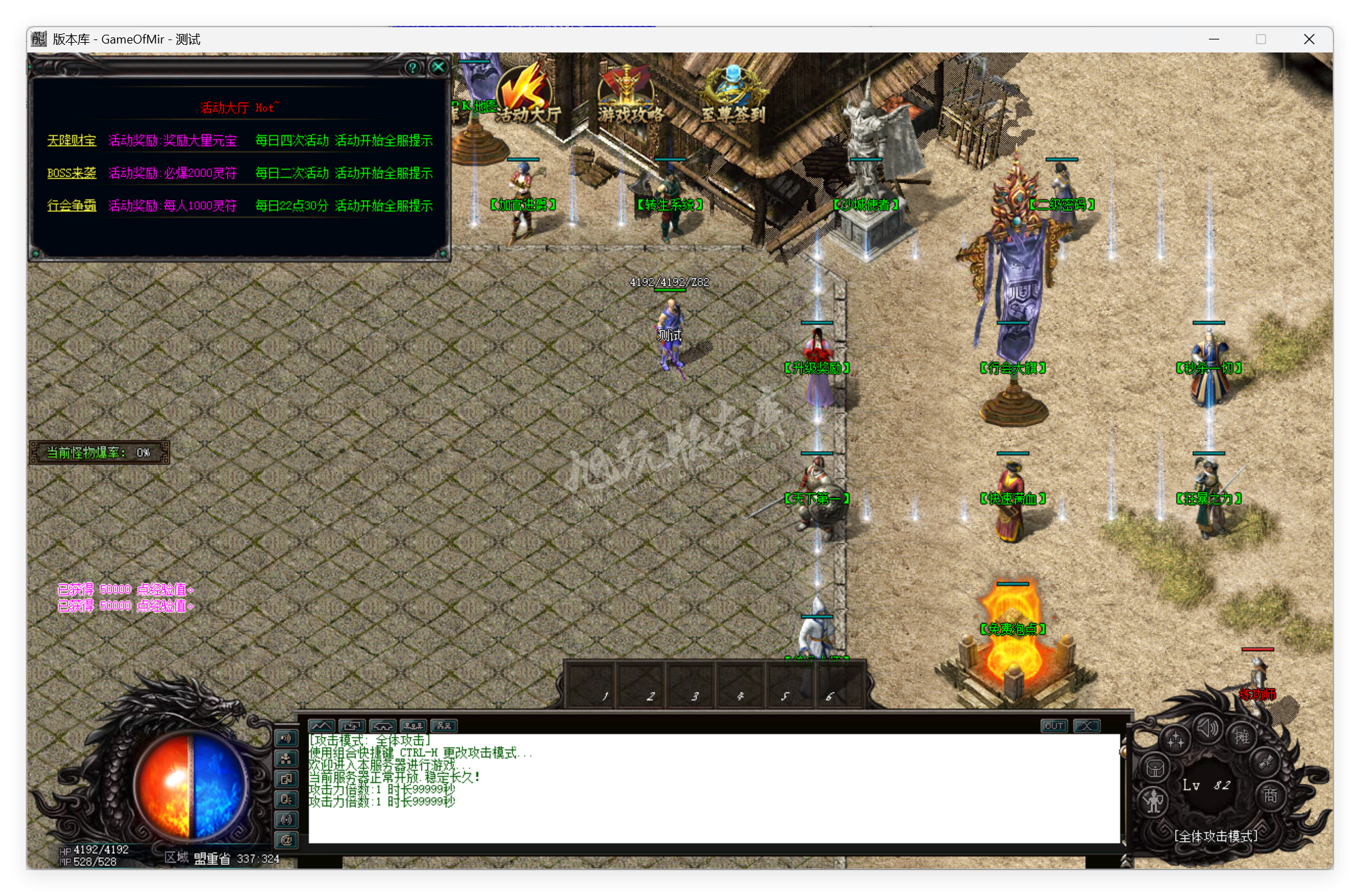
Task: Expand chat history with the mountain icon
Action: (322, 726)
